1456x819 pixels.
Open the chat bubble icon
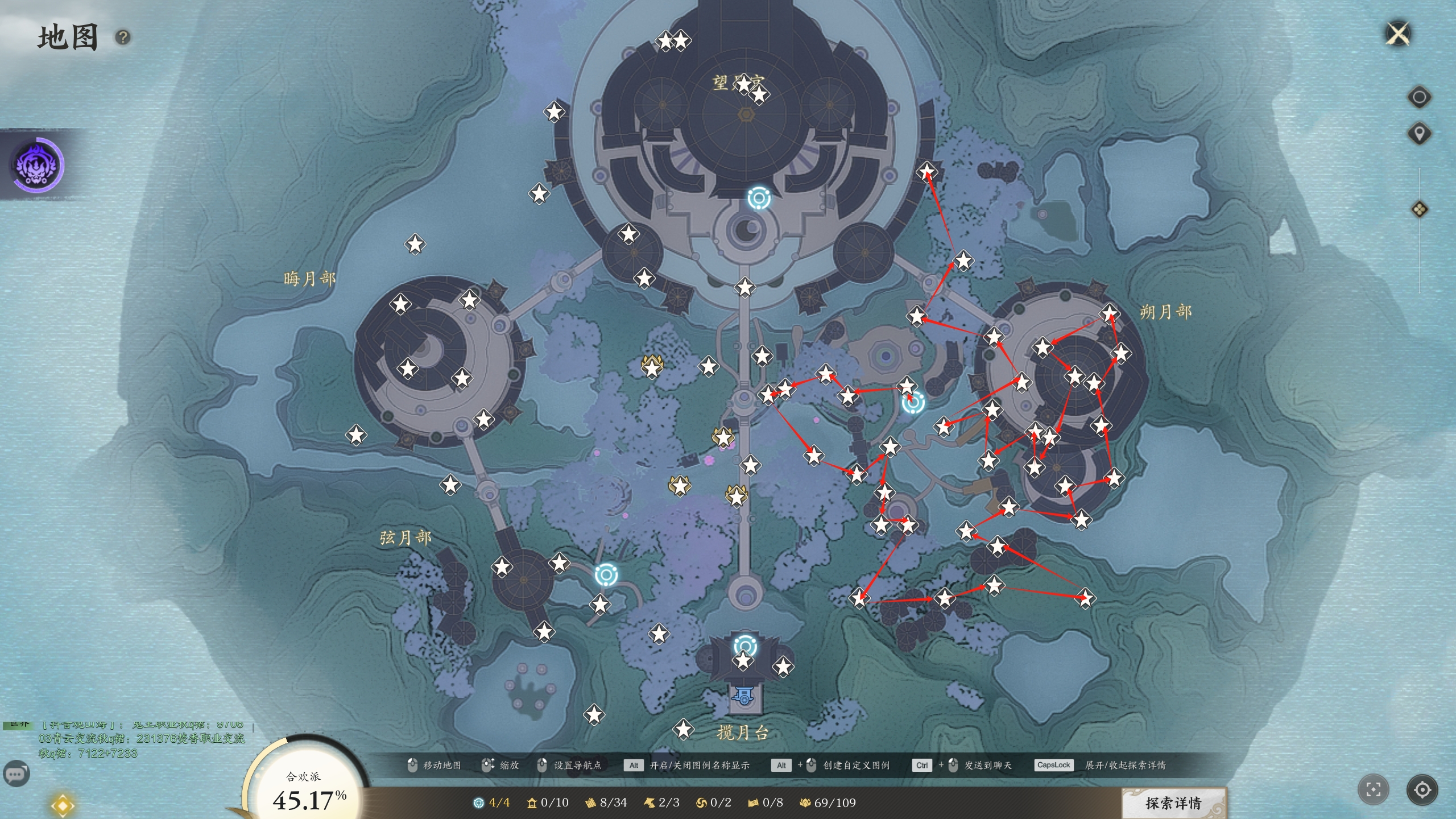16,773
